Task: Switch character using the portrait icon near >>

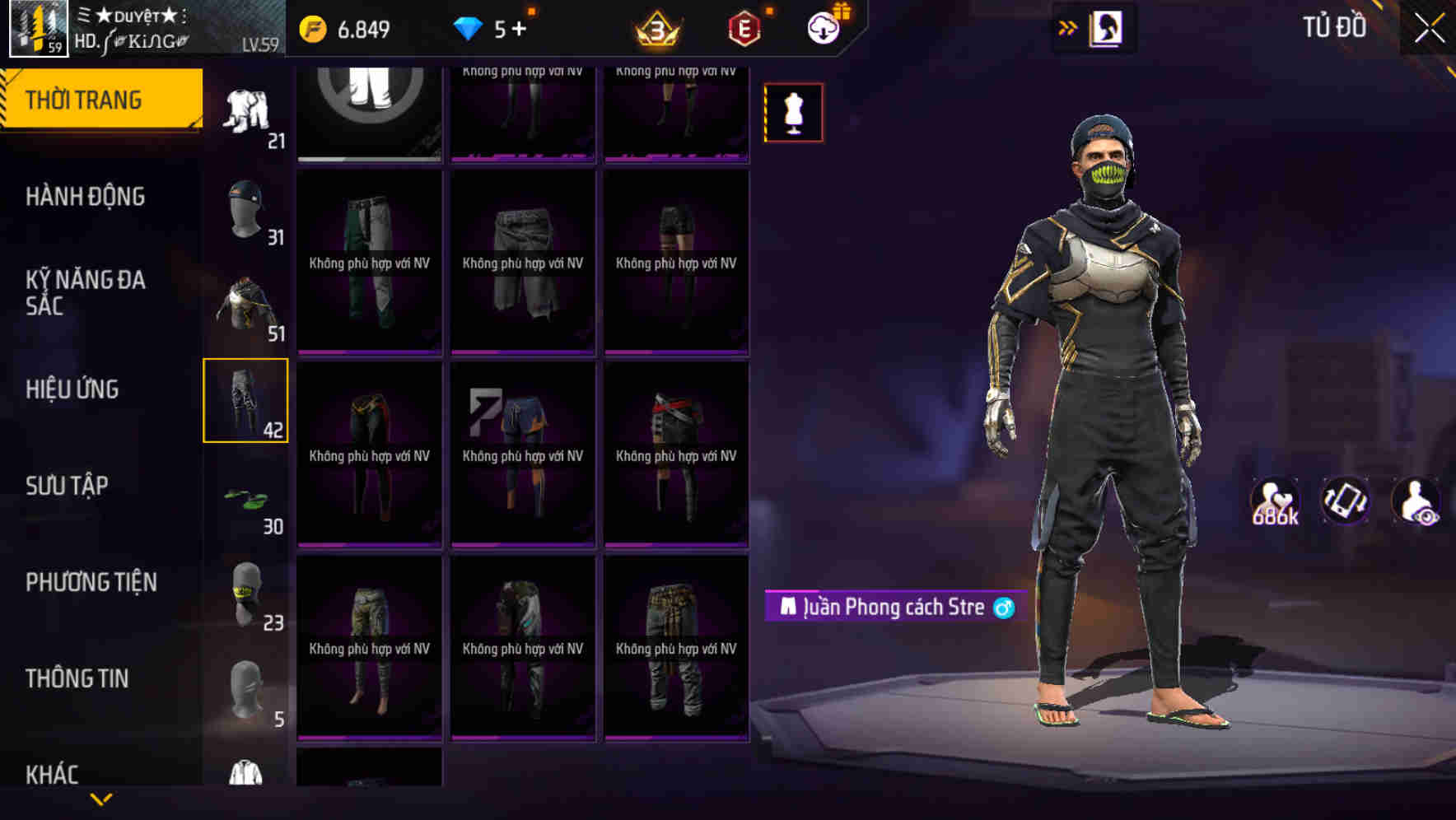Action: 1108,27
